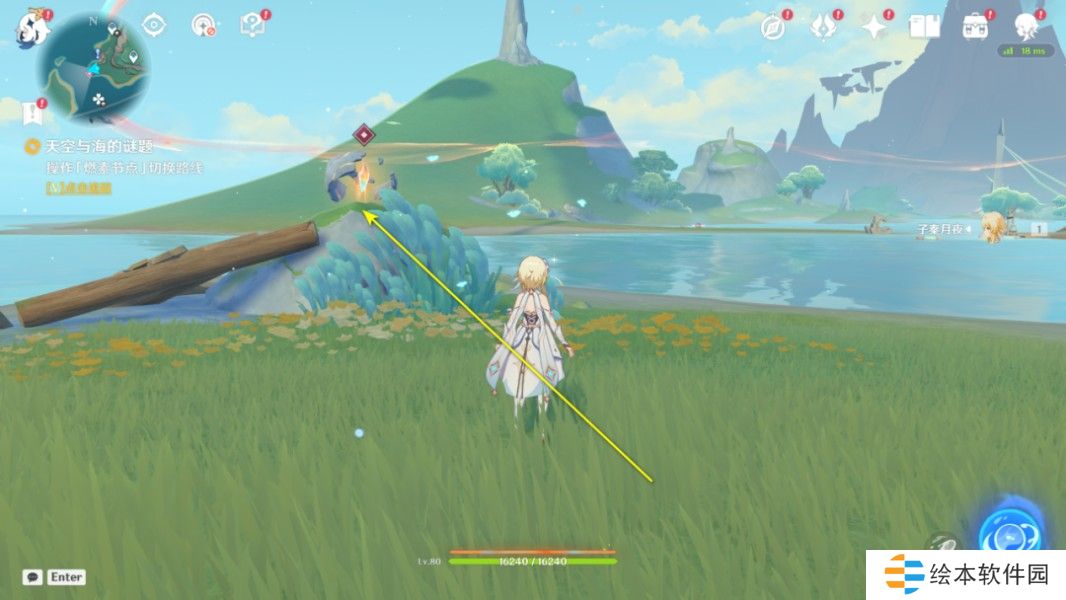Open the Paimon menu

pyautogui.click(x=28, y=28)
